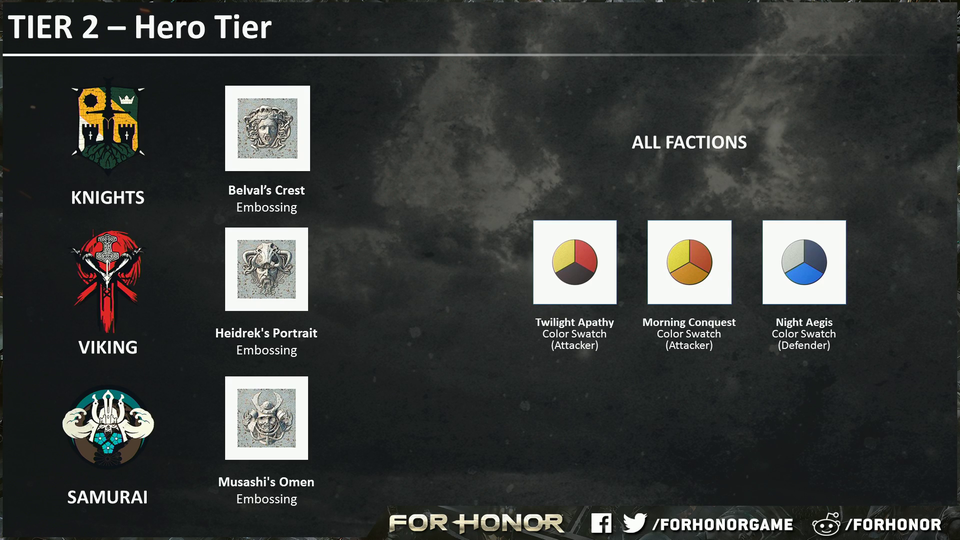
Task: Open the Facebook icon link
Action: tap(601, 523)
